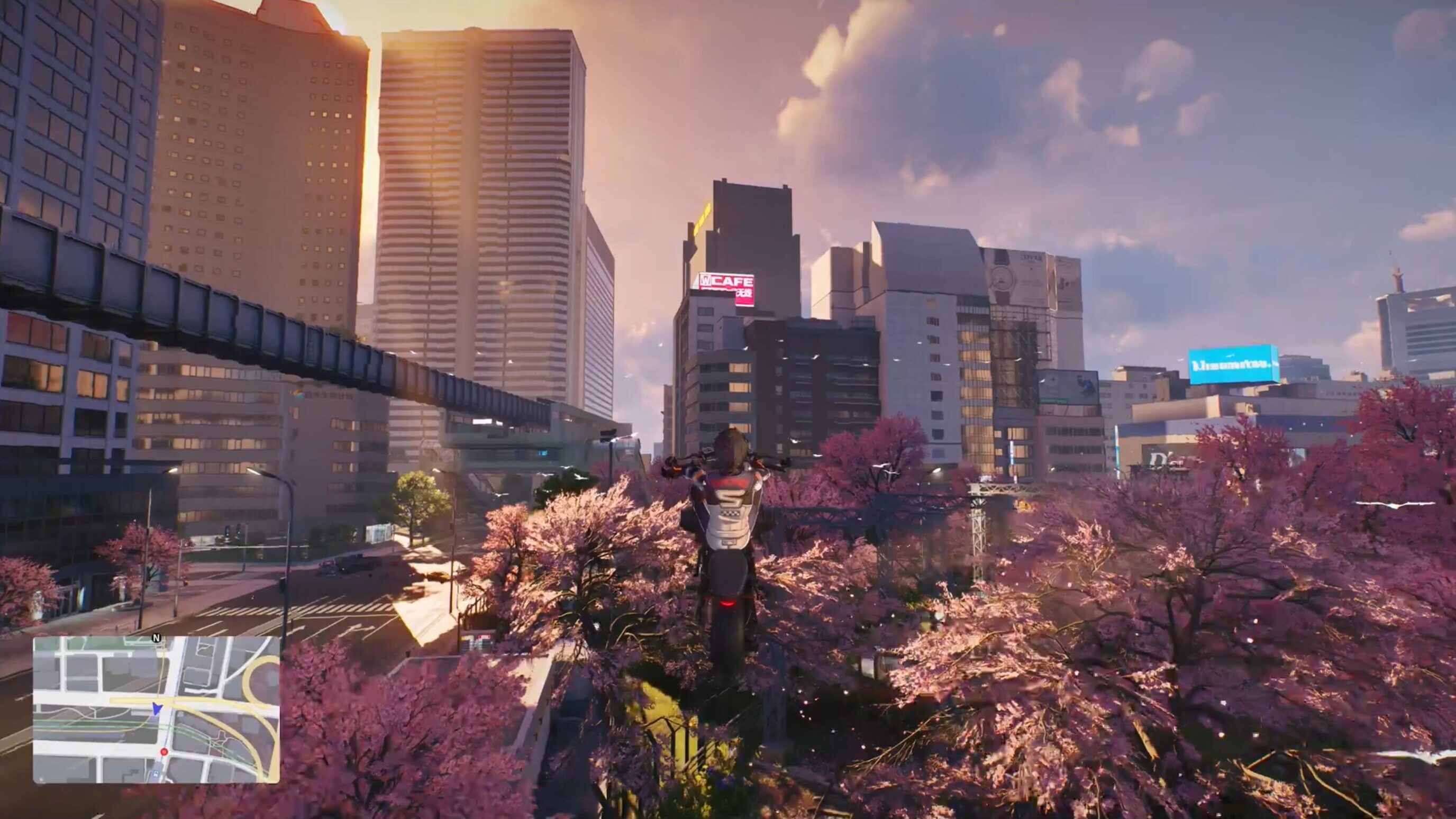This screenshot has height=819, width=1456.
Task: Click the N compass marker atop minimap
Action: (157, 638)
